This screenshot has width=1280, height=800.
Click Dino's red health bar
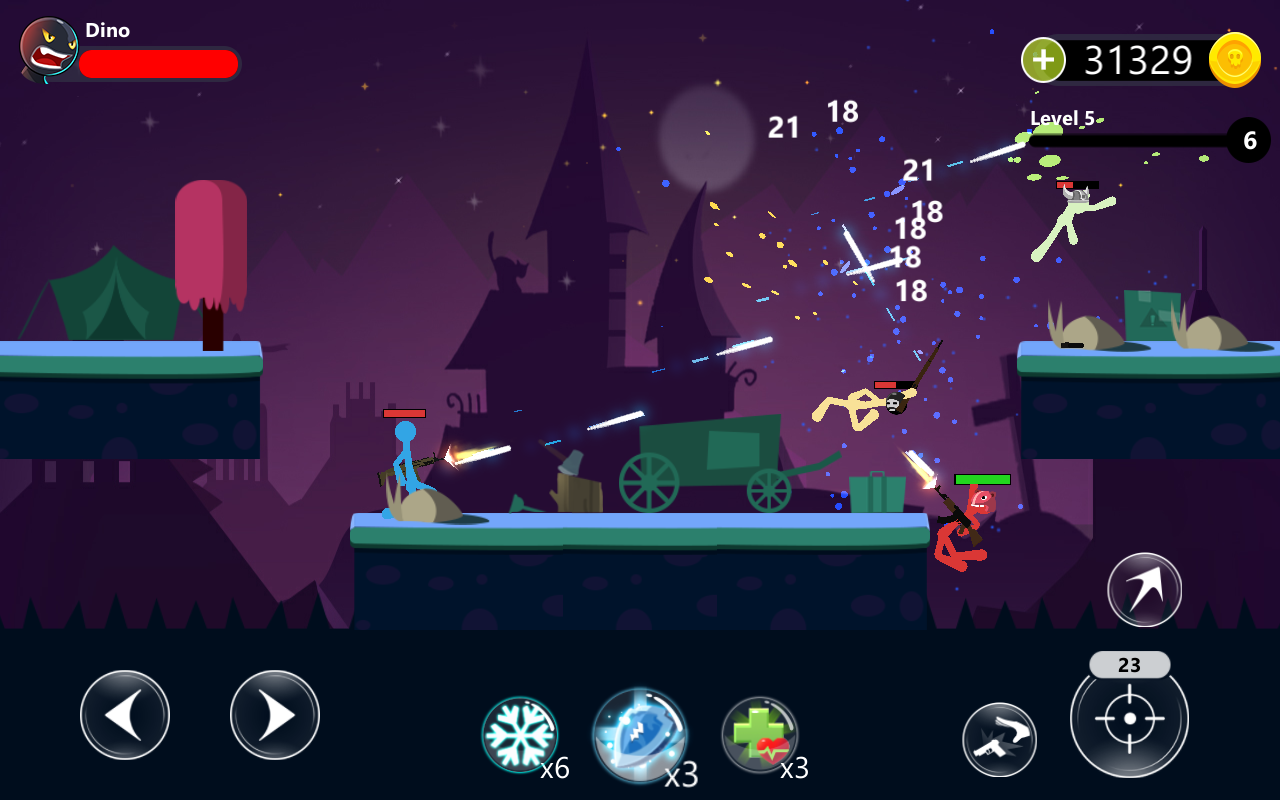pyautogui.click(x=160, y=63)
